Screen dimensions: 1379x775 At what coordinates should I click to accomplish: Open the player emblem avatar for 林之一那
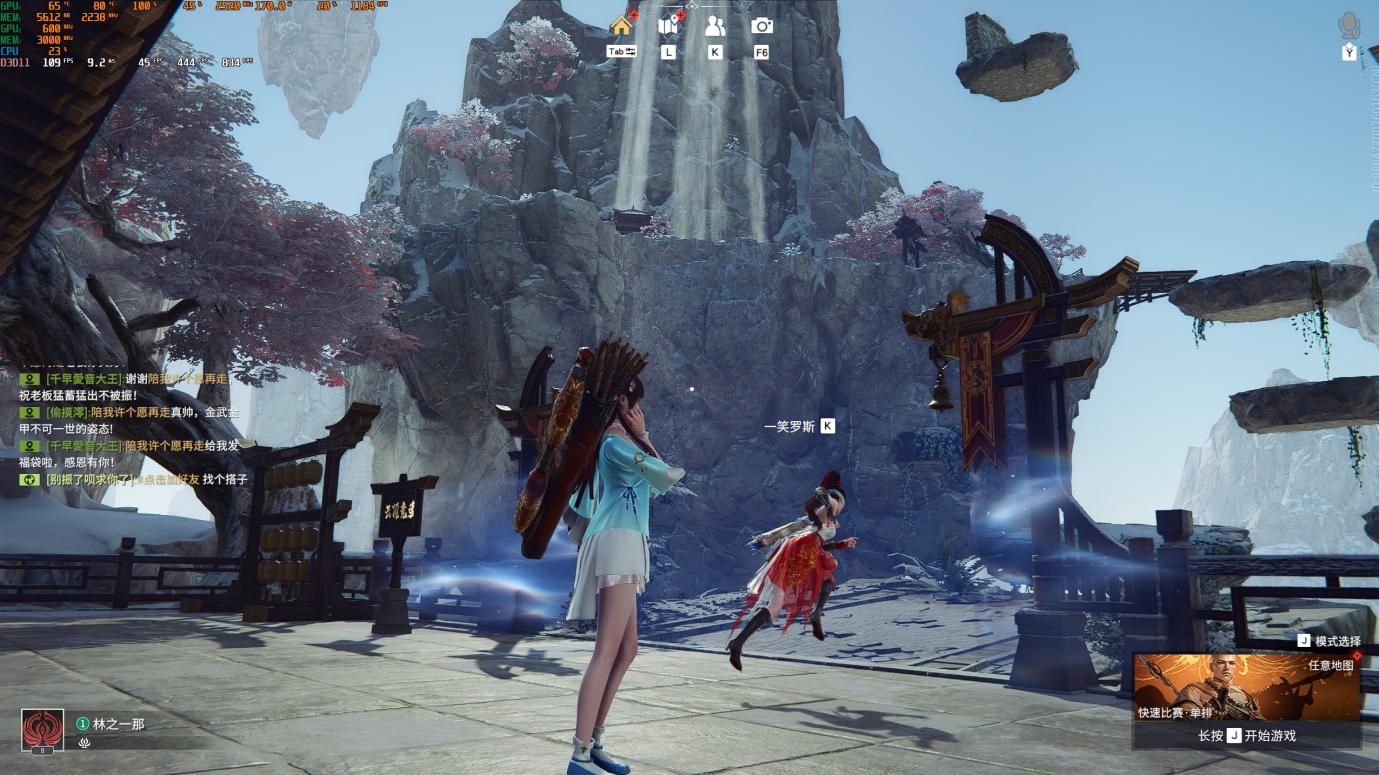42,730
